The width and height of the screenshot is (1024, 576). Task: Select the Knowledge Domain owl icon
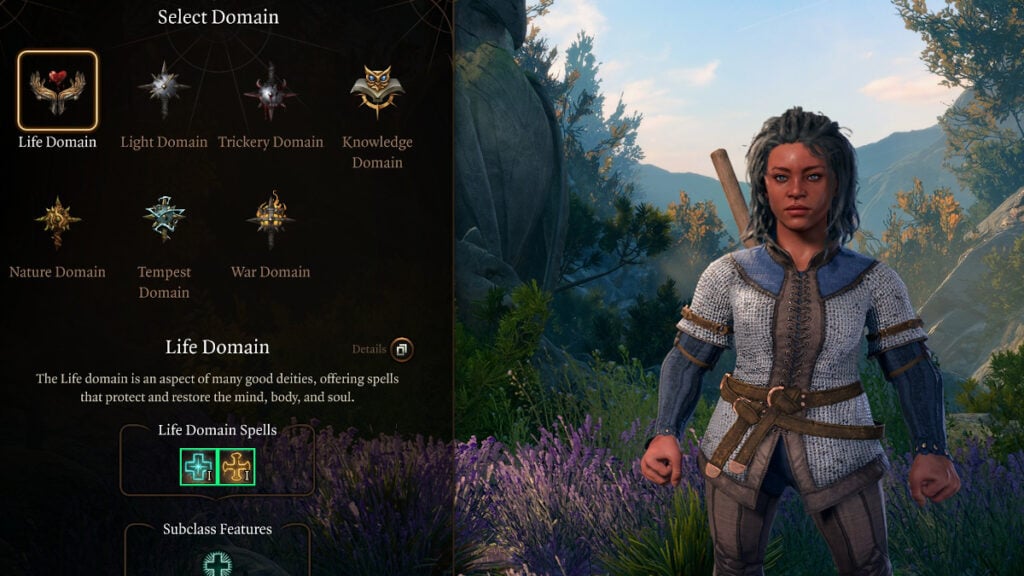[x=377, y=91]
